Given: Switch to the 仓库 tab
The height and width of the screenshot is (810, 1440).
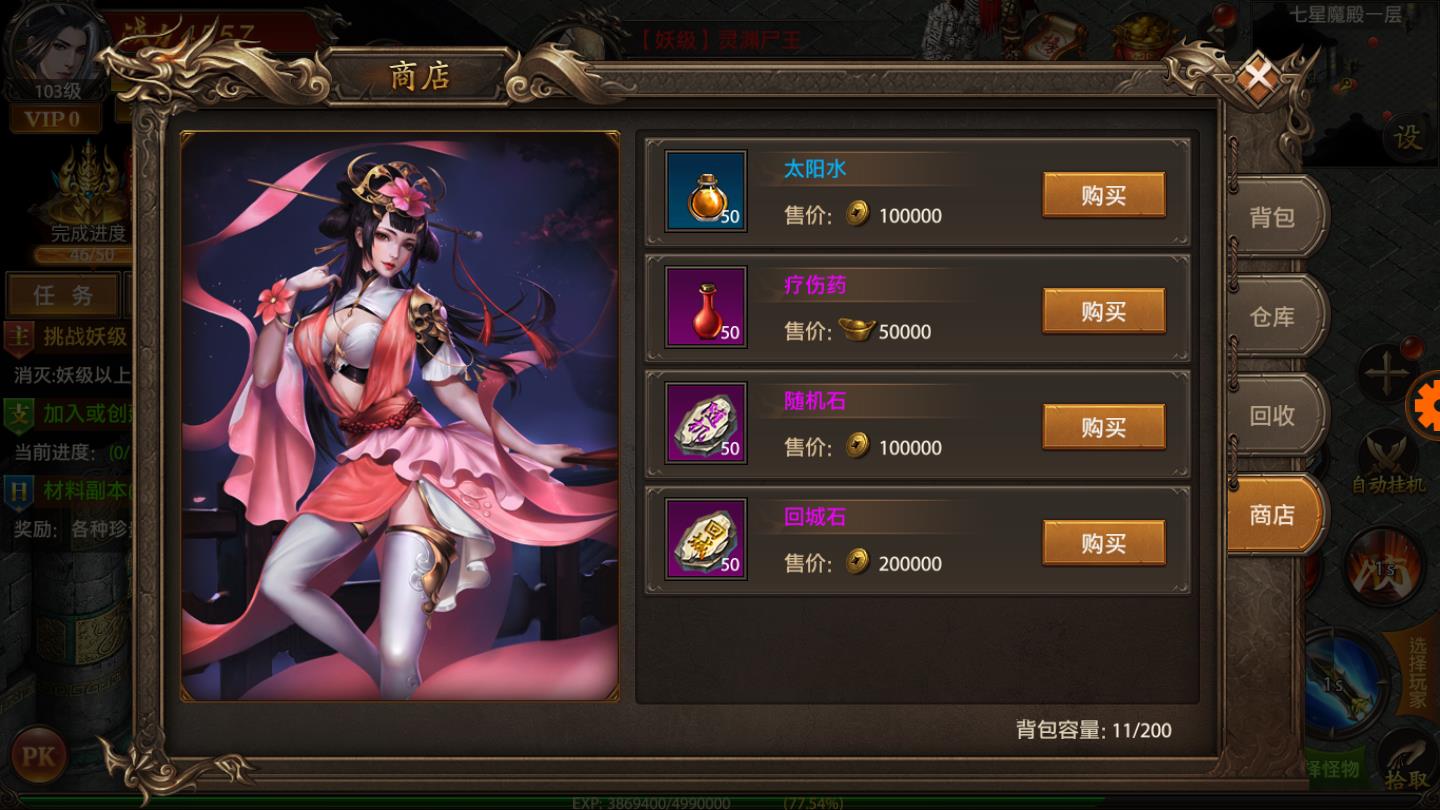Looking at the screenshot, I should tap(1272, 316).
